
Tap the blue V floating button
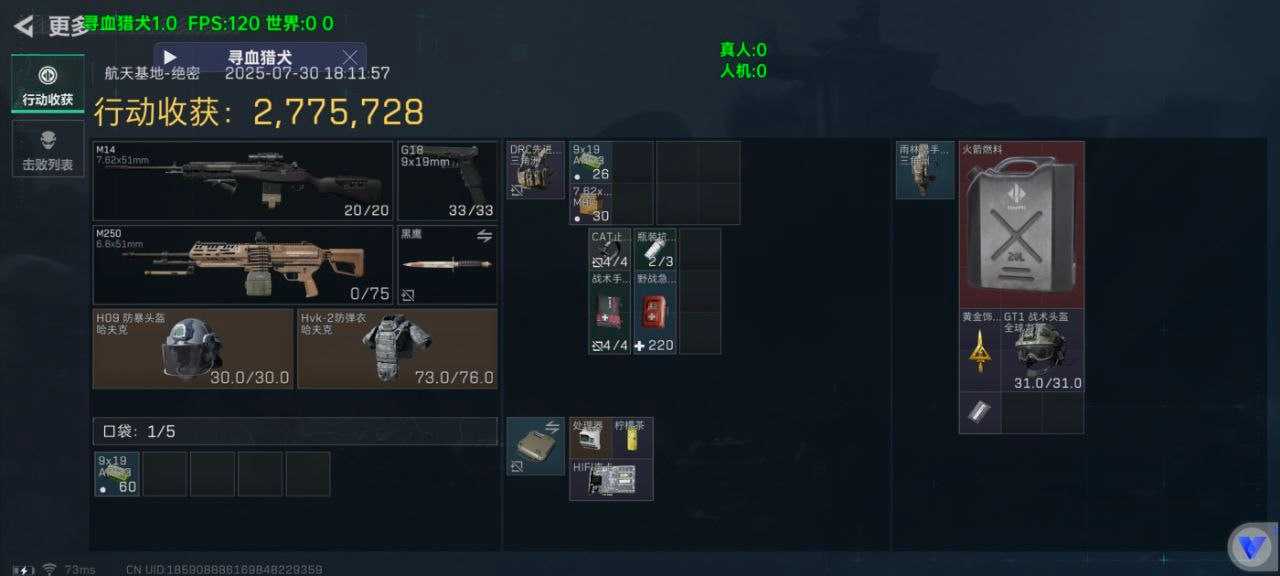pos(1250,546)
